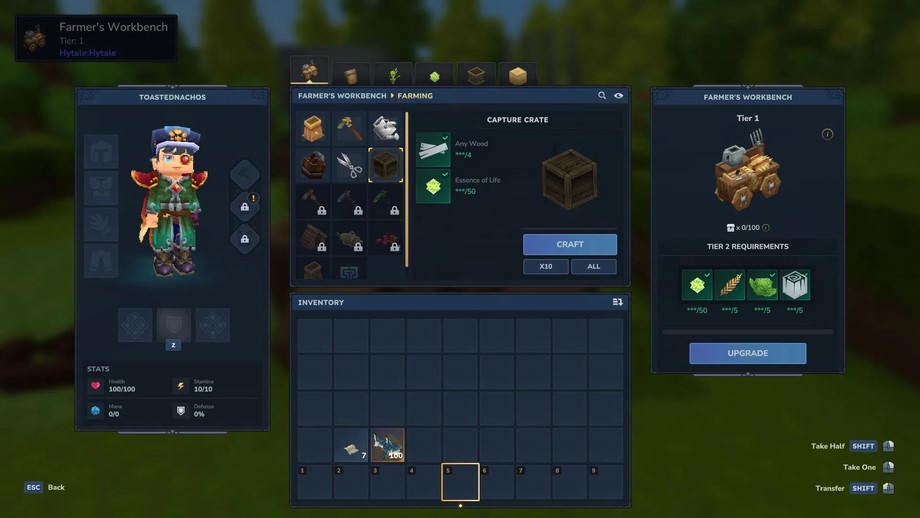Select the hoe recipe
This screenshot has width=920, height=518.
click(x=349, y=129)
